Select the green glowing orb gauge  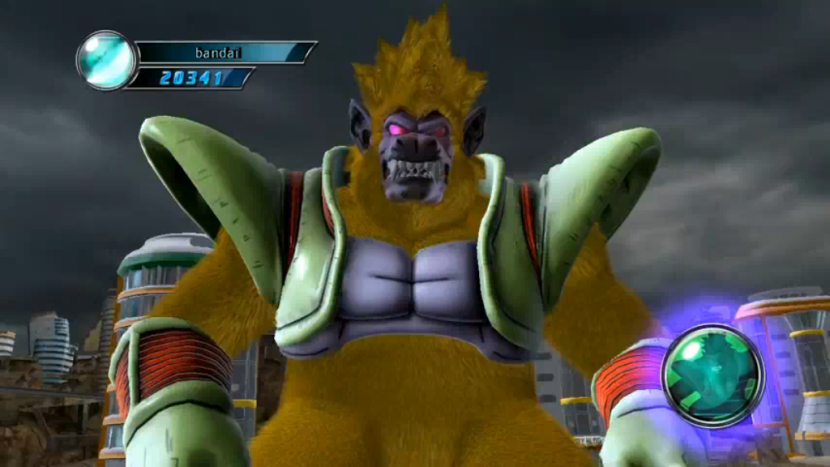[713, 376]
